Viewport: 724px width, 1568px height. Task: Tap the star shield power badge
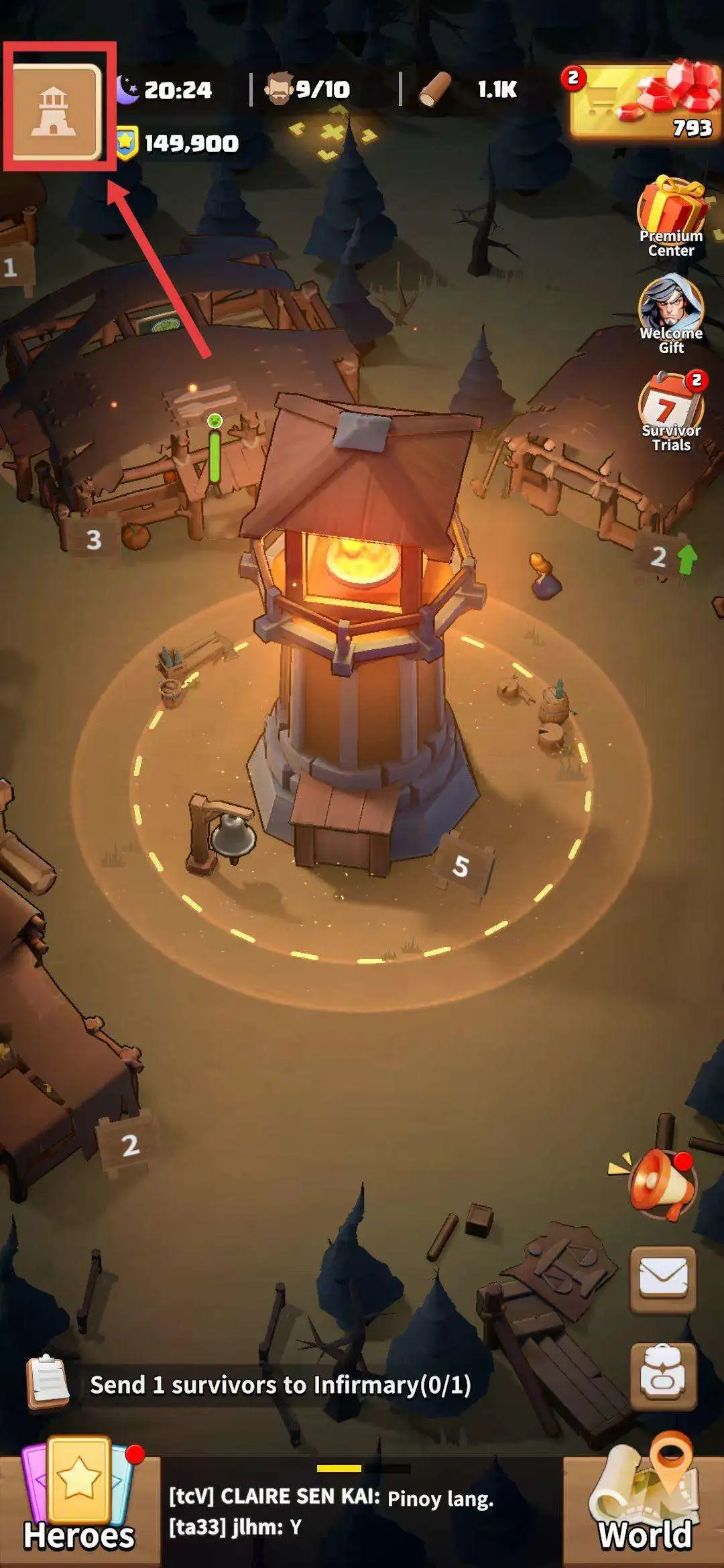pos(126,143)
